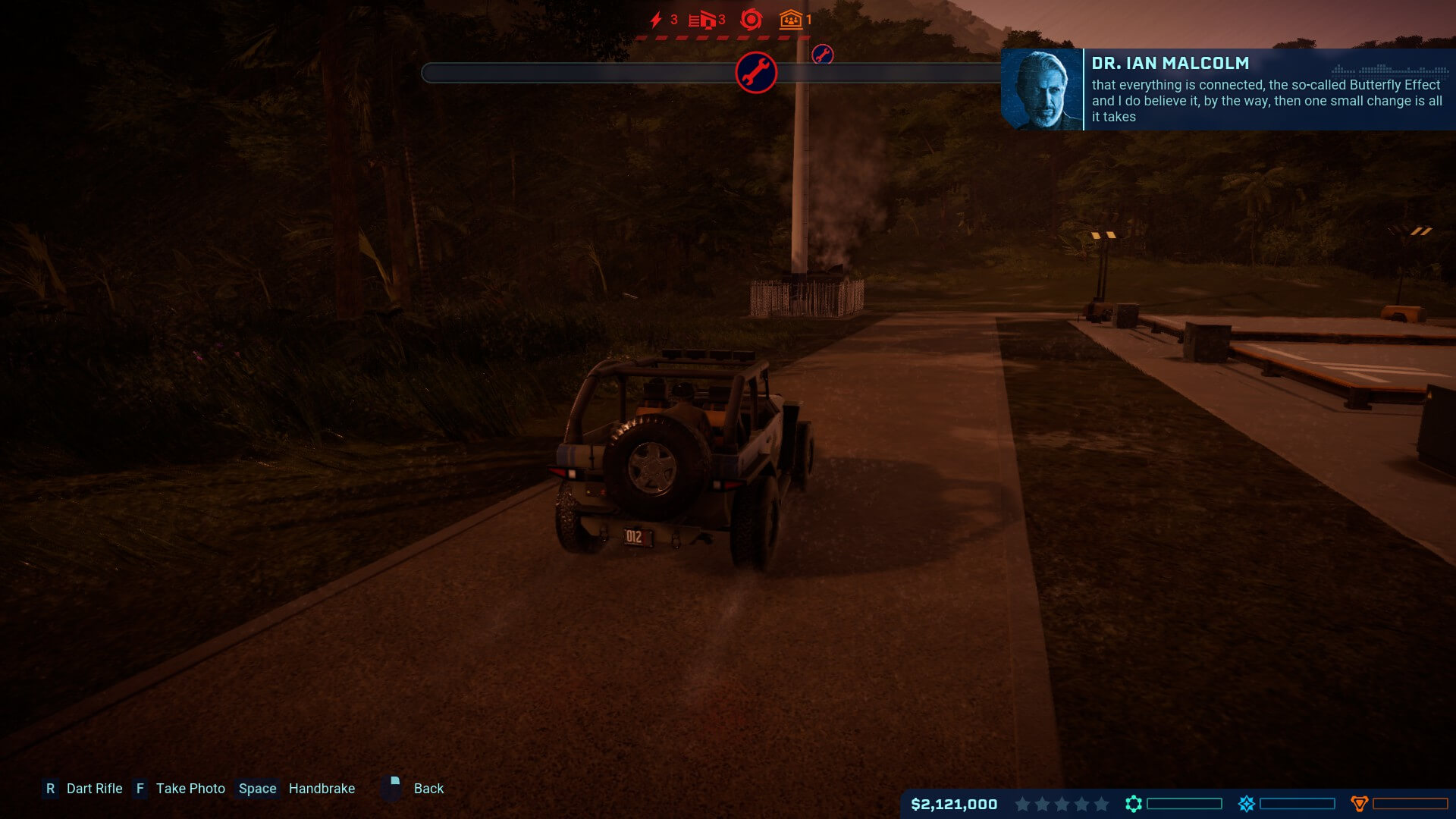The height and width of the screenshot is (819, 1456).
Task: Click the lightning bolt power outage alert
Action: tap(657, 20)
